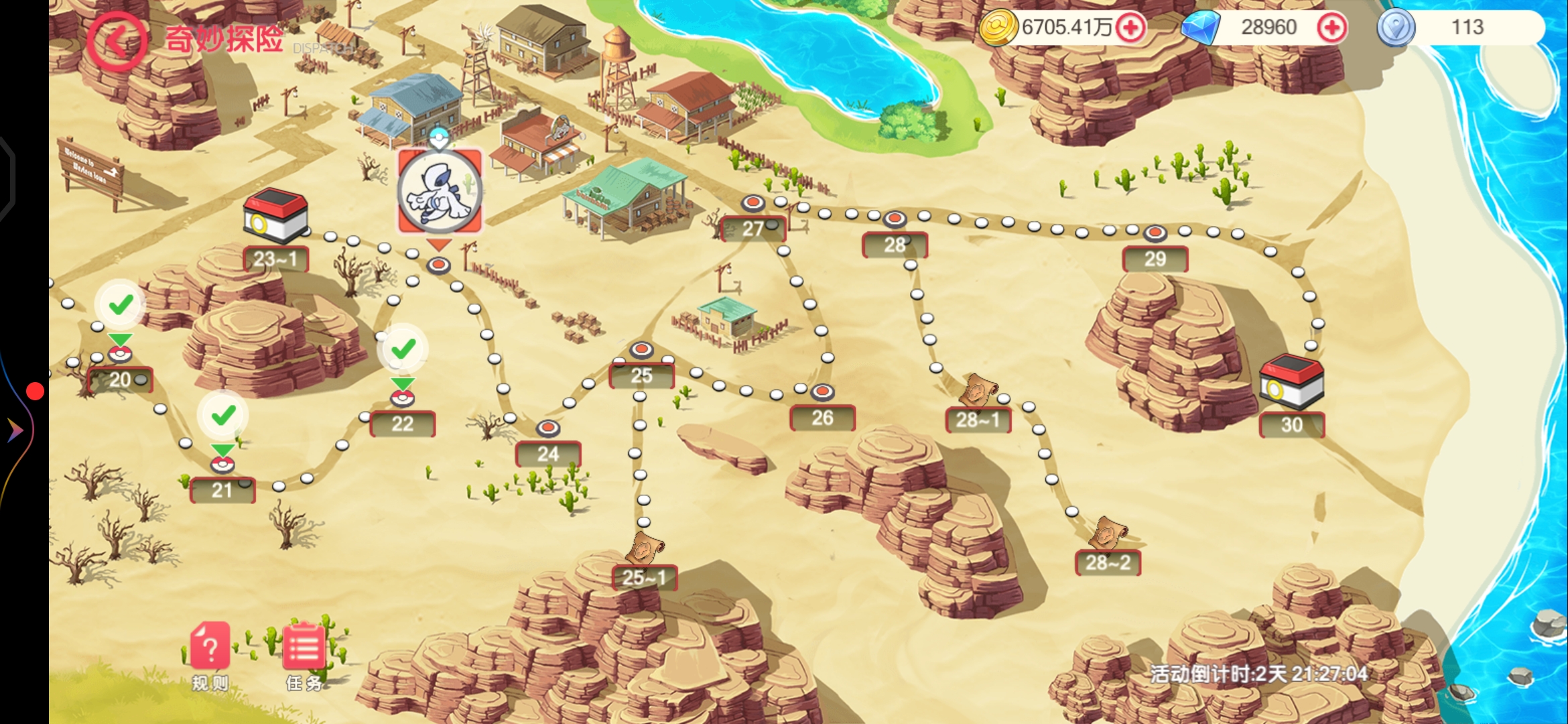Tap the Lugia avatar marker

click(440, 192)
